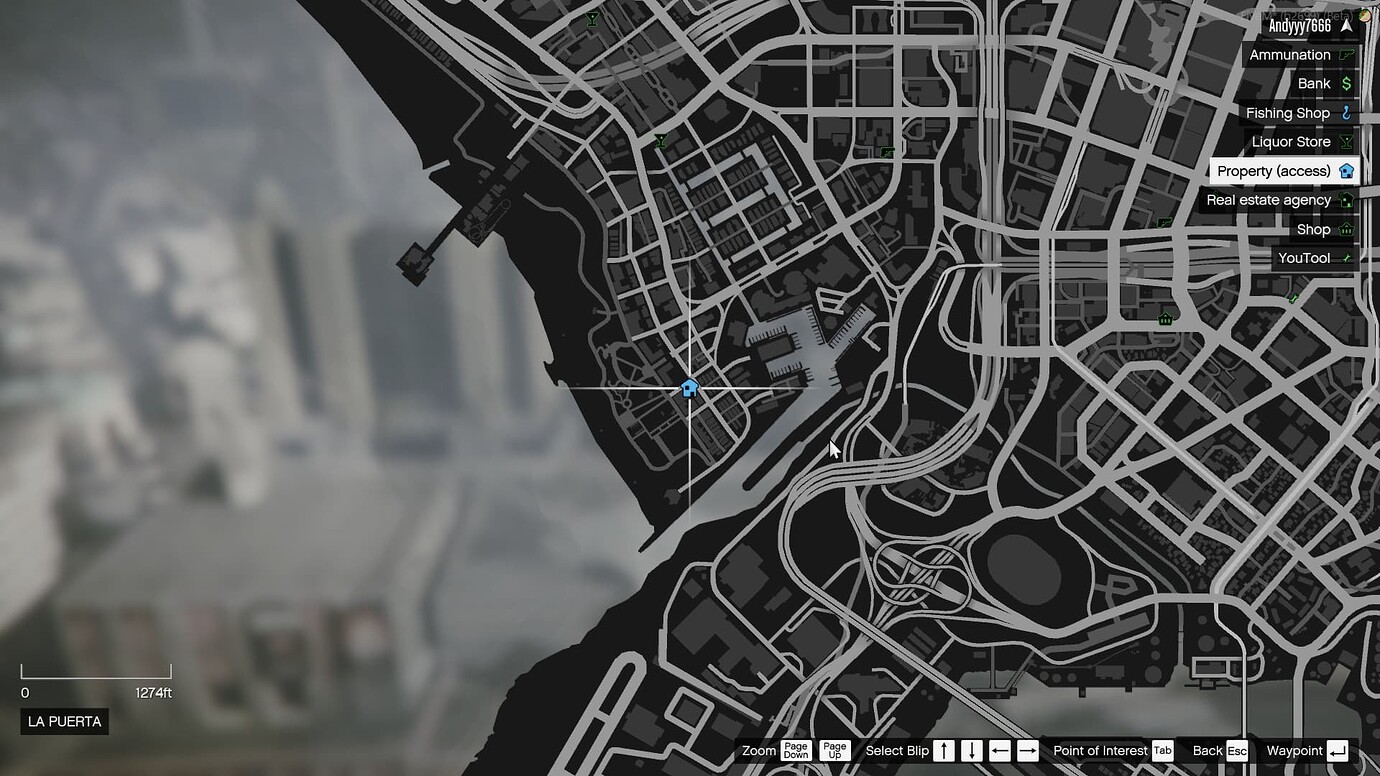The height and width of the screenshot is (776, 1380).
Task: Select the green YouTool wrench blip on the map
Action: (1294, 298)
